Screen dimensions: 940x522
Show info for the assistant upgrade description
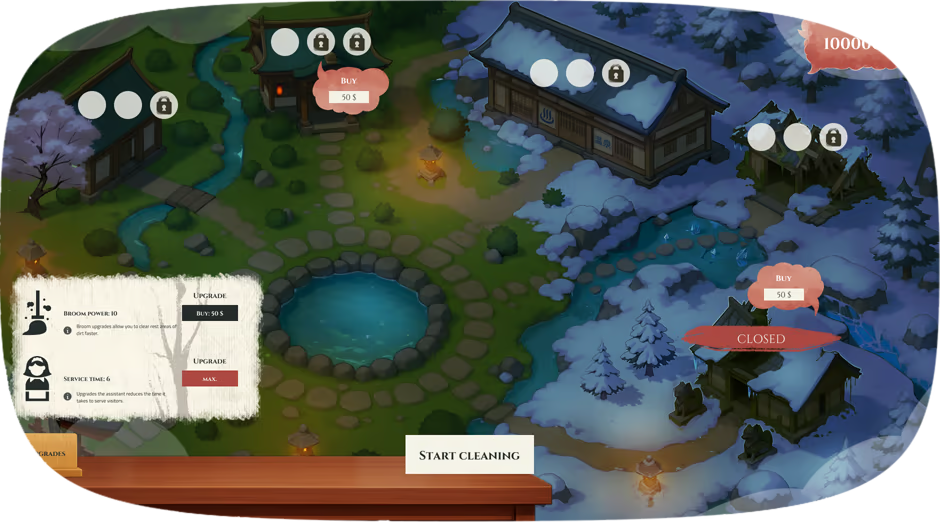67,395
